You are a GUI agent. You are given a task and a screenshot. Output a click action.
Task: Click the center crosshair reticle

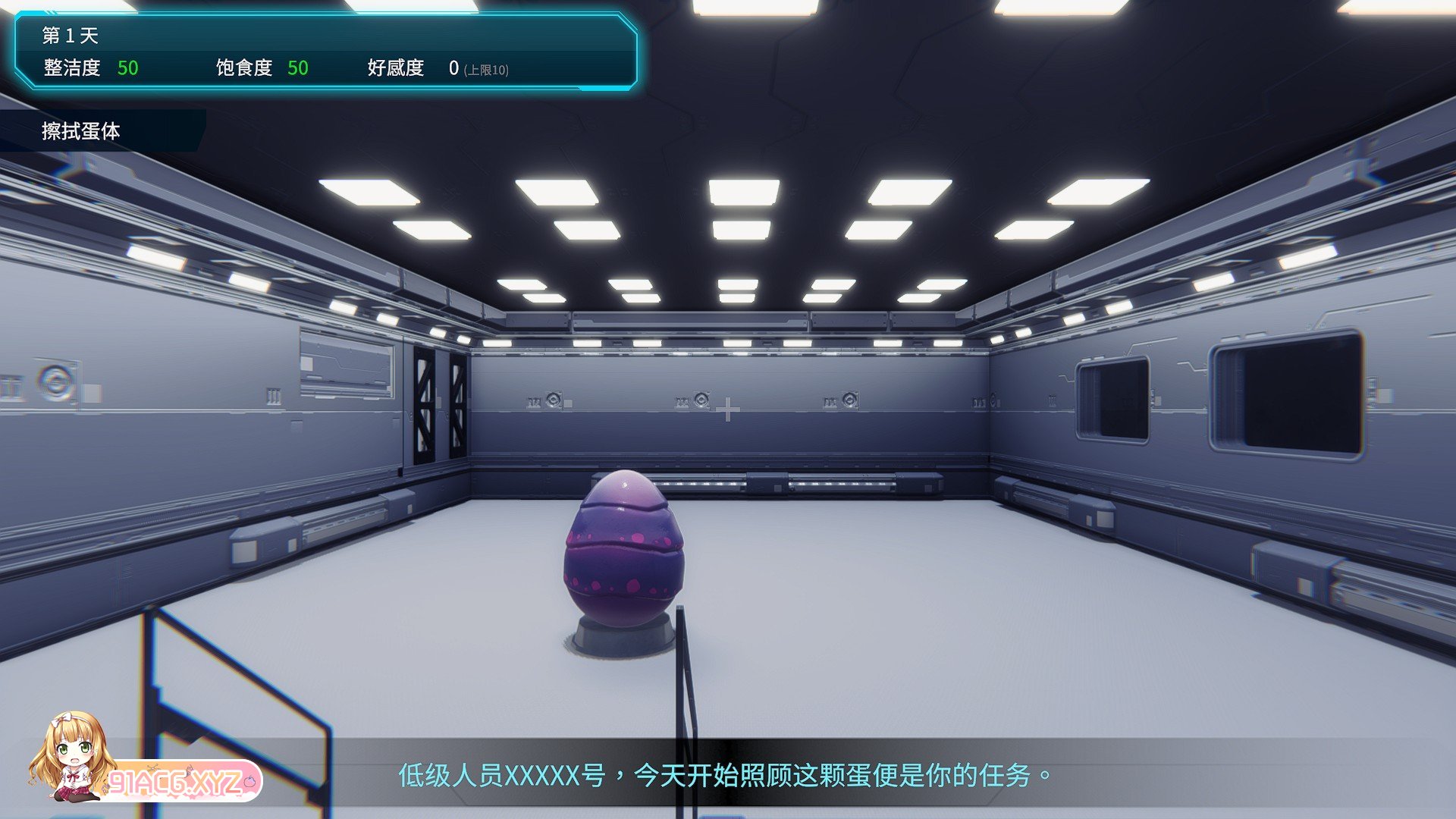(729, 411)
